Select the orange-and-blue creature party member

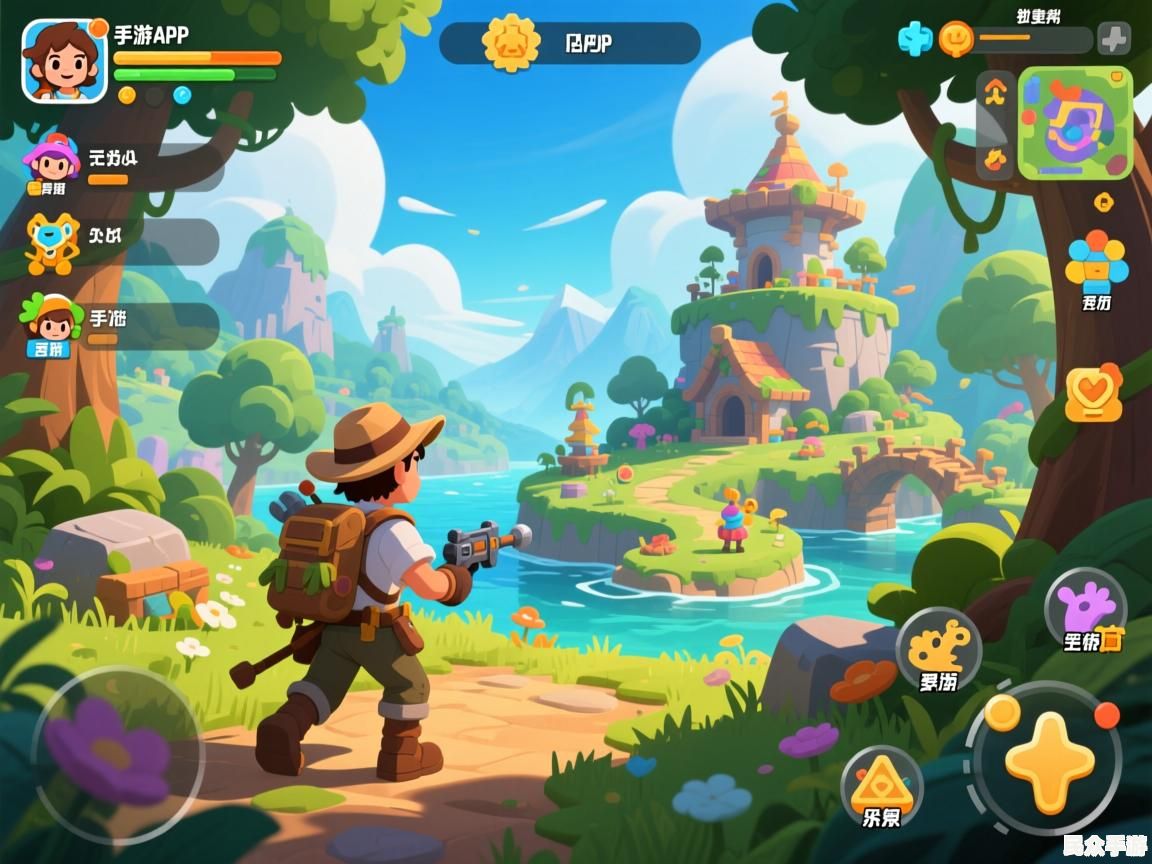52,242
